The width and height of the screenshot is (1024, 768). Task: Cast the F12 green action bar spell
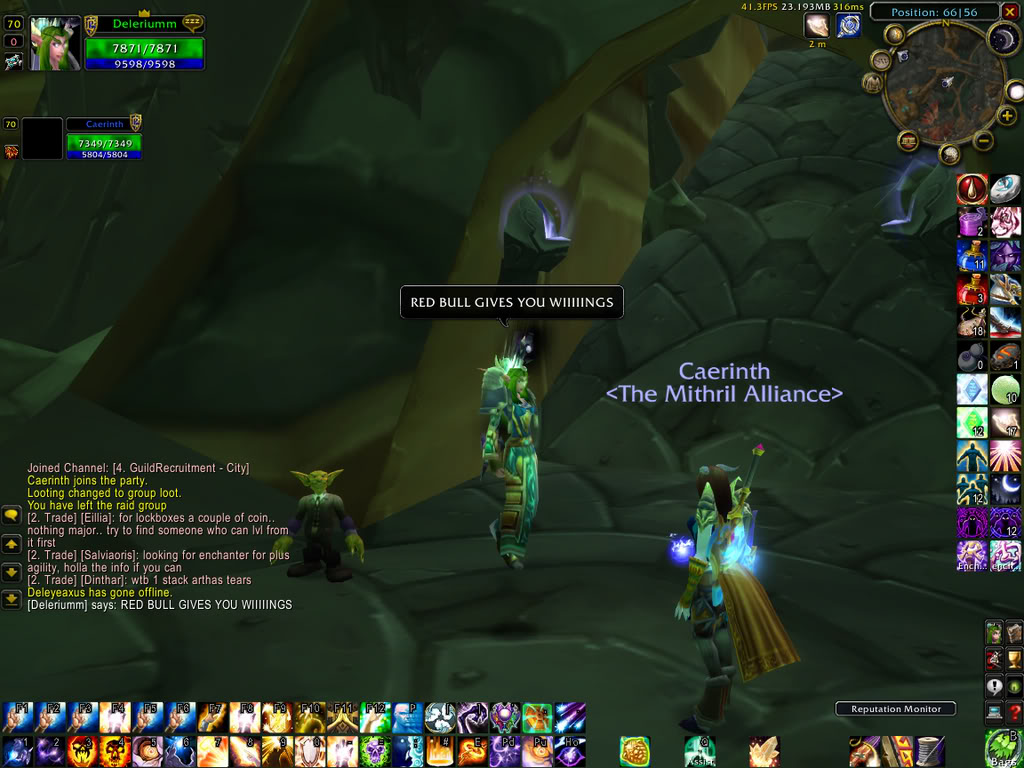pyautogui.click(x=376, y=717)
